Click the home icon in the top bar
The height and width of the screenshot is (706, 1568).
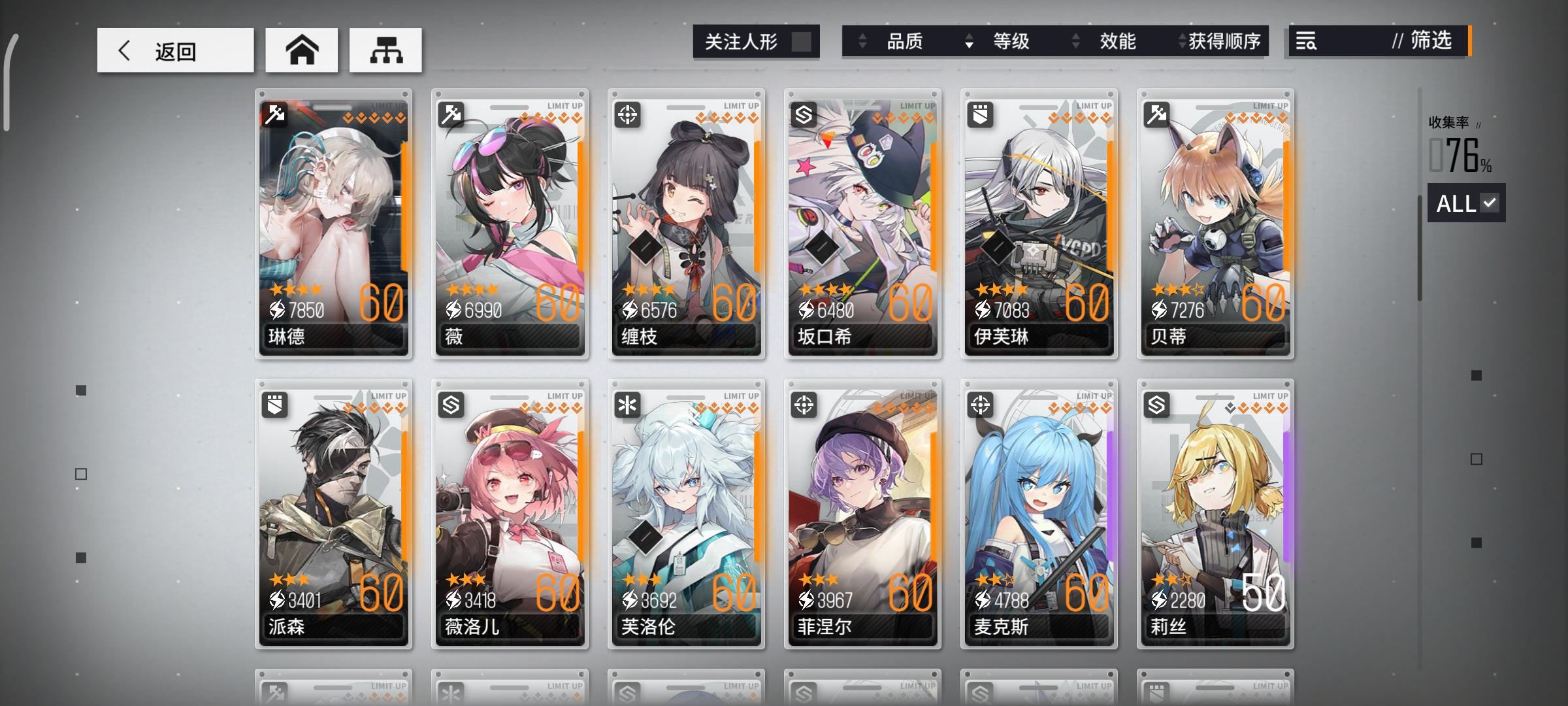coord(301,50)
